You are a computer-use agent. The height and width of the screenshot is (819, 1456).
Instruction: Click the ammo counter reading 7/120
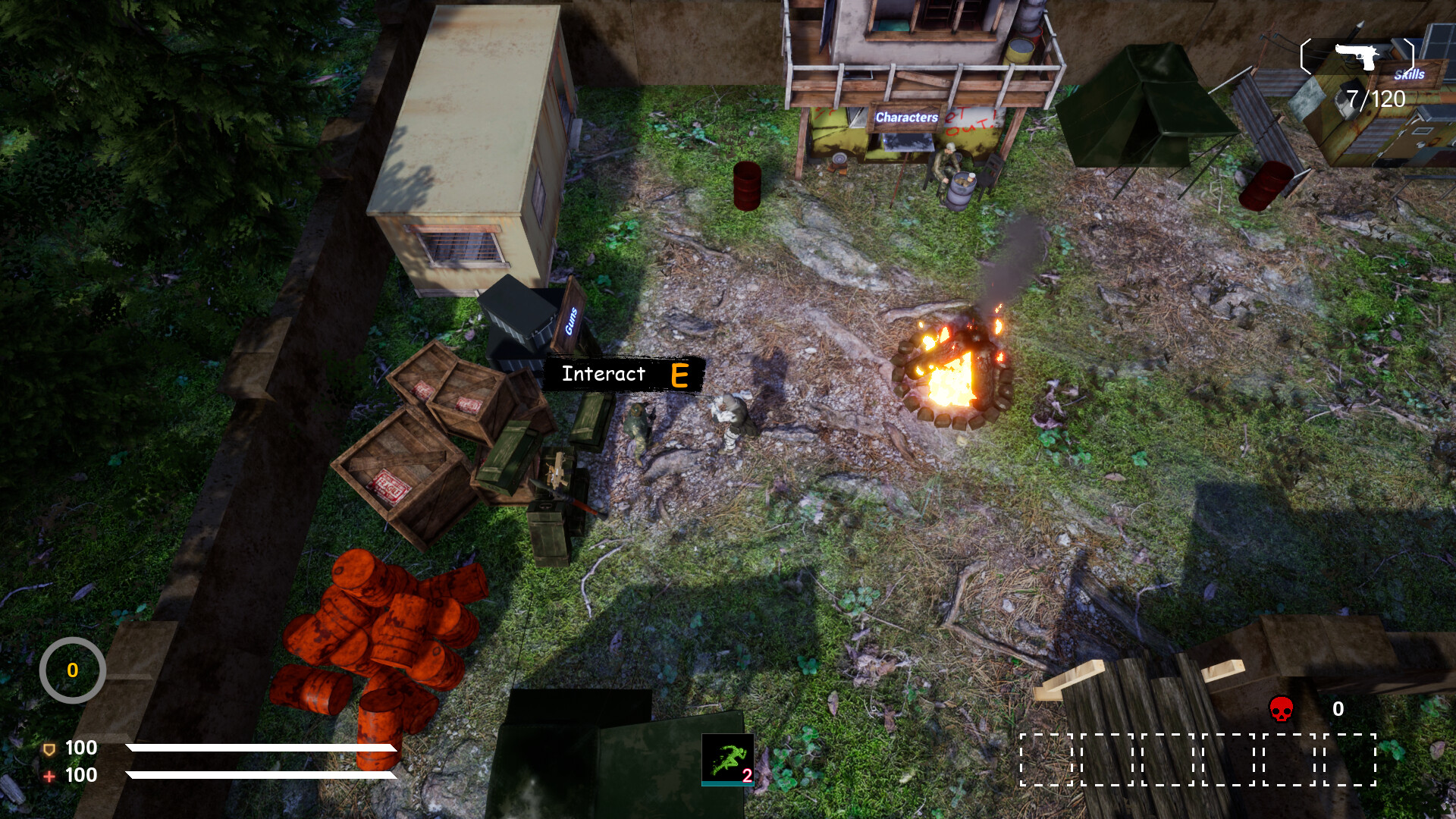tap(1374, 97)
